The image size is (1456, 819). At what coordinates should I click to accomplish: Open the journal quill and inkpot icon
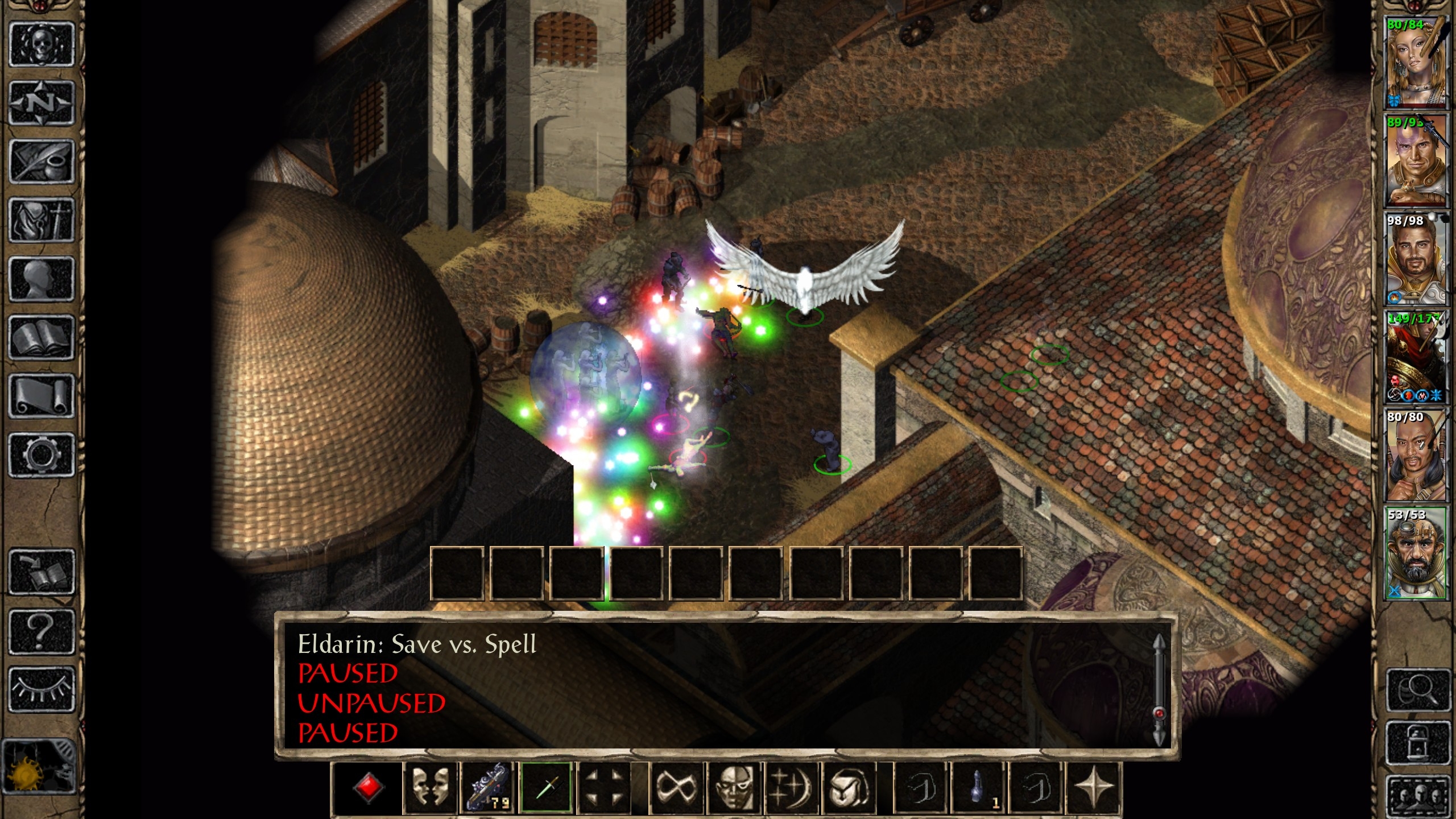(42, 162)
